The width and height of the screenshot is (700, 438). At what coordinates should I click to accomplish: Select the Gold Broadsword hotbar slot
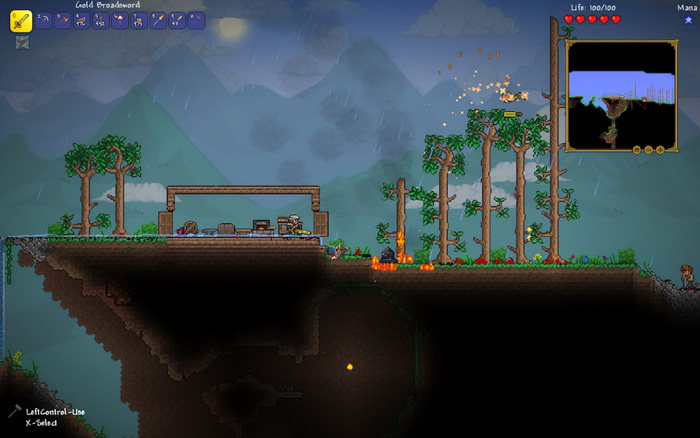tap(21, 20)
